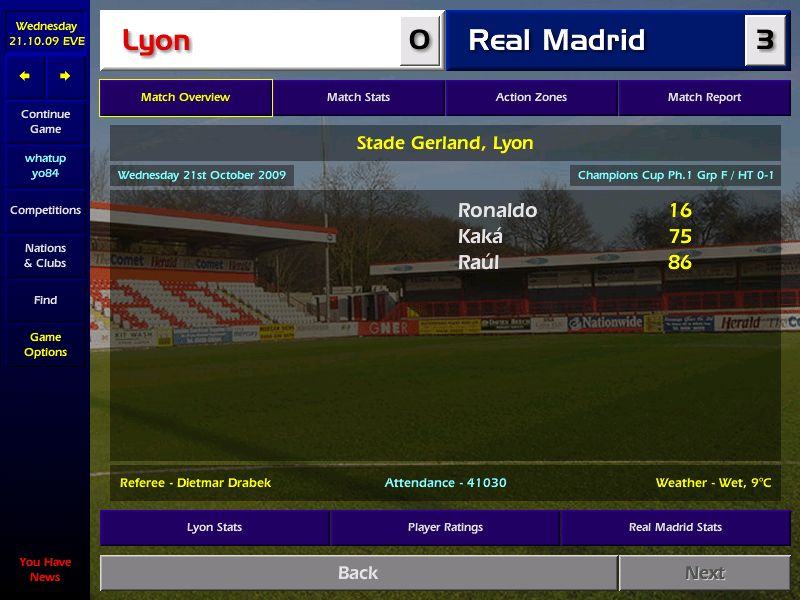Screen dimensions: 800x600
Task: View the Match Report tab
Action: pos(704,98)
